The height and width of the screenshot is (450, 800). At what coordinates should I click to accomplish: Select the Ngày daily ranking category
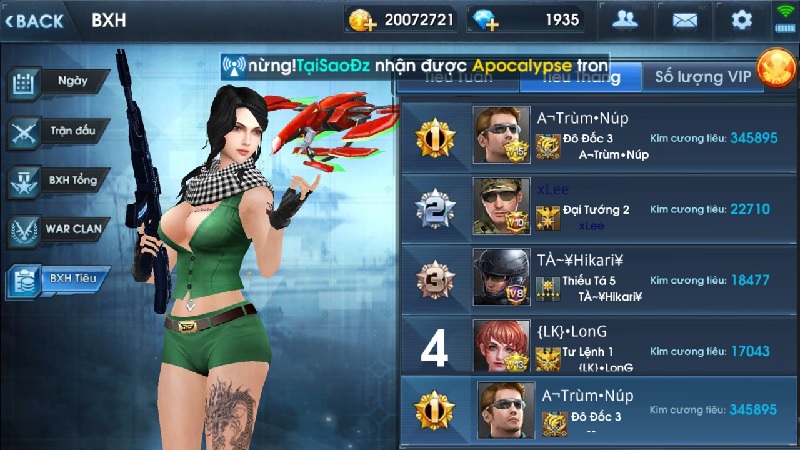[56, 81]
